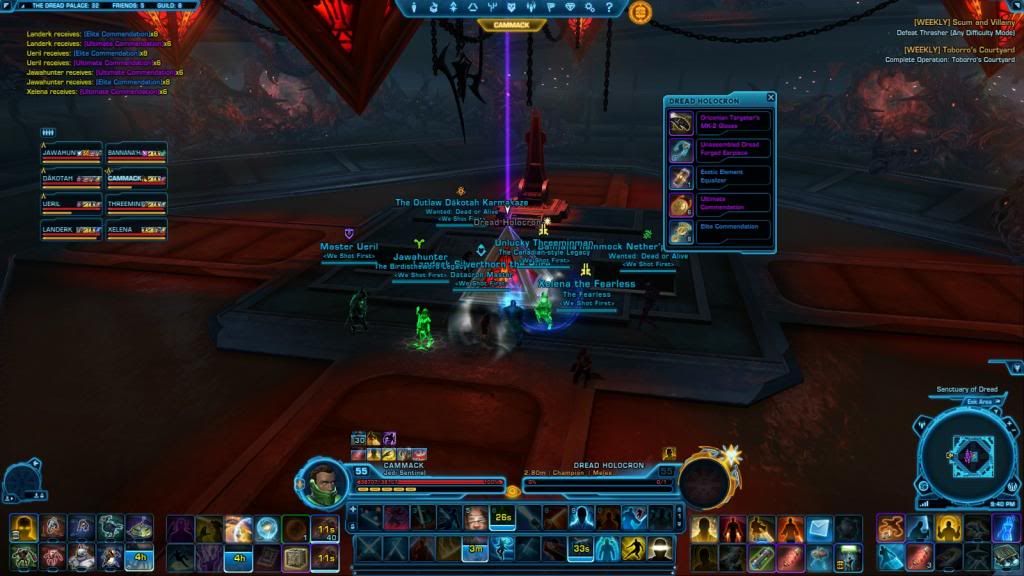Target Landerk in the operation frame
The width and height of the screenshot is (1024, 576).
72,231
